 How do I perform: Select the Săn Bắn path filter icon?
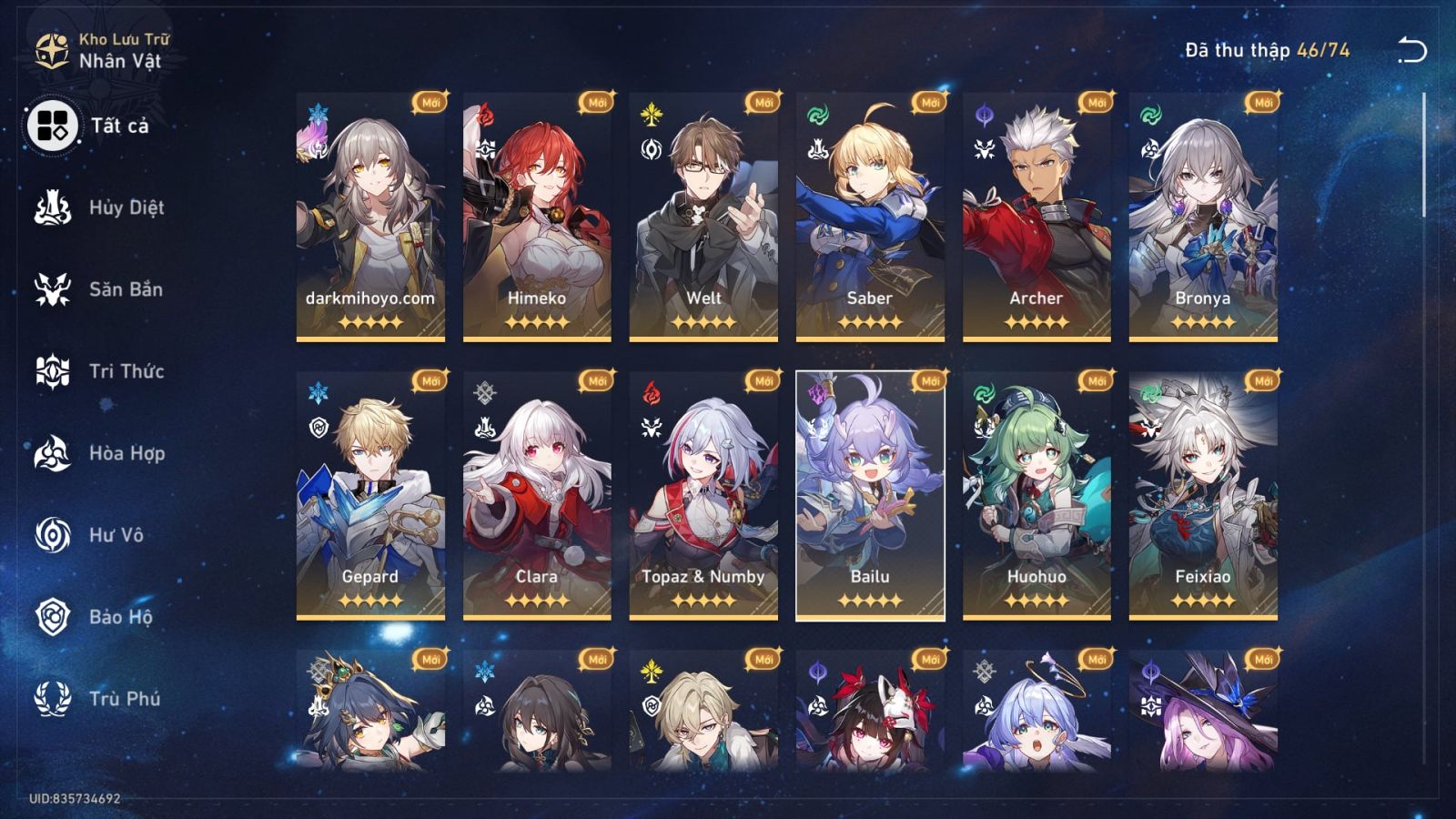pos(55,289)
